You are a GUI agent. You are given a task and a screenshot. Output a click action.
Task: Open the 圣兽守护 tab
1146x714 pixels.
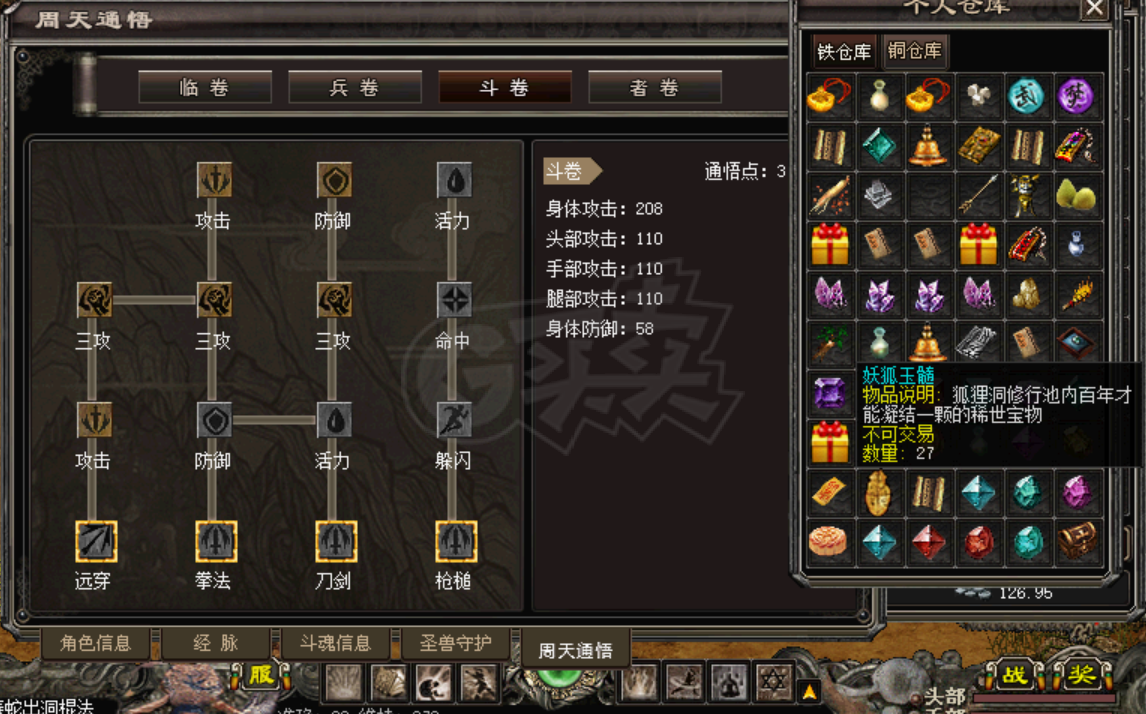455,643
